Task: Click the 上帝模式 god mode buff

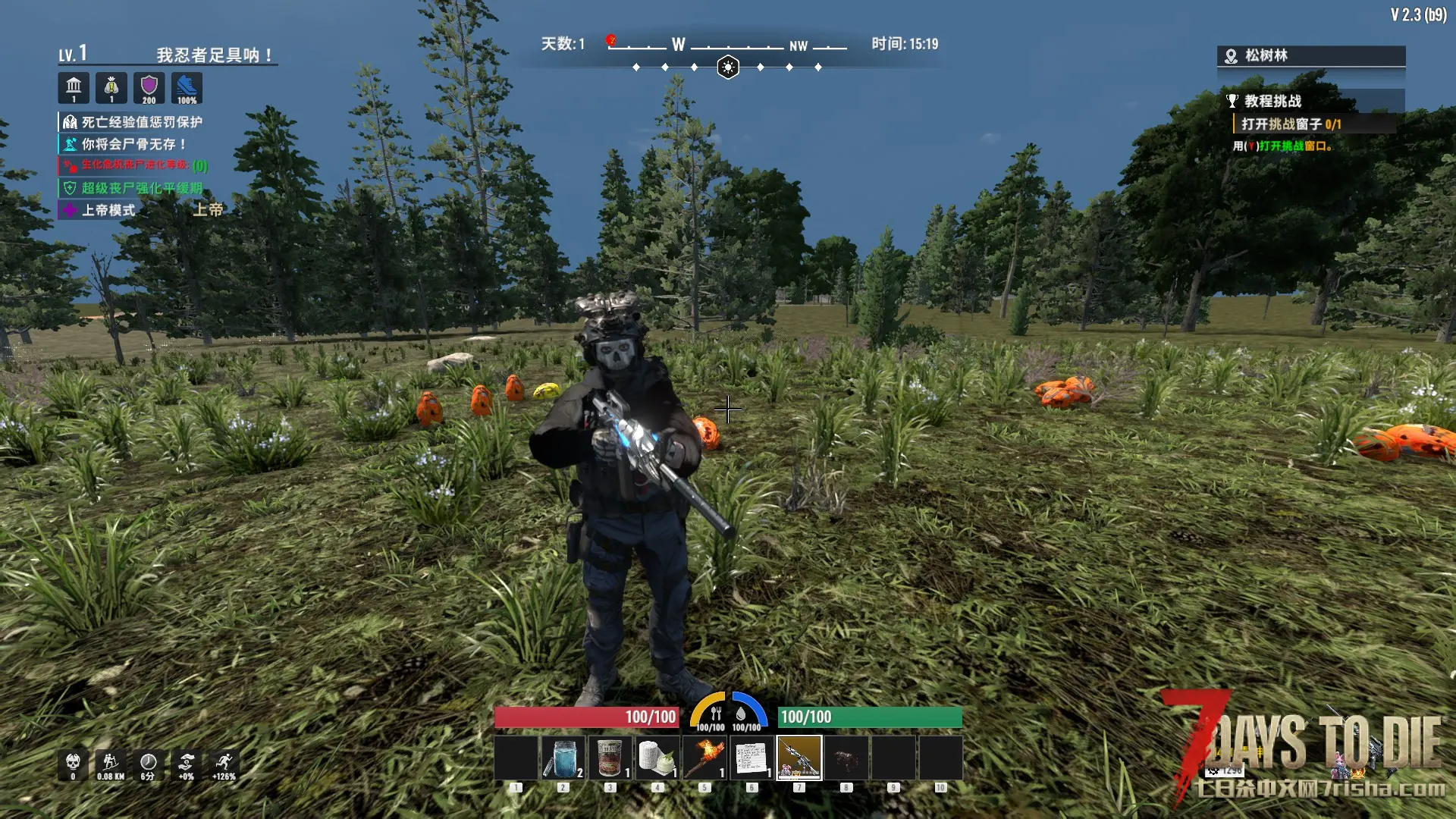Action: tap(108, 210)
